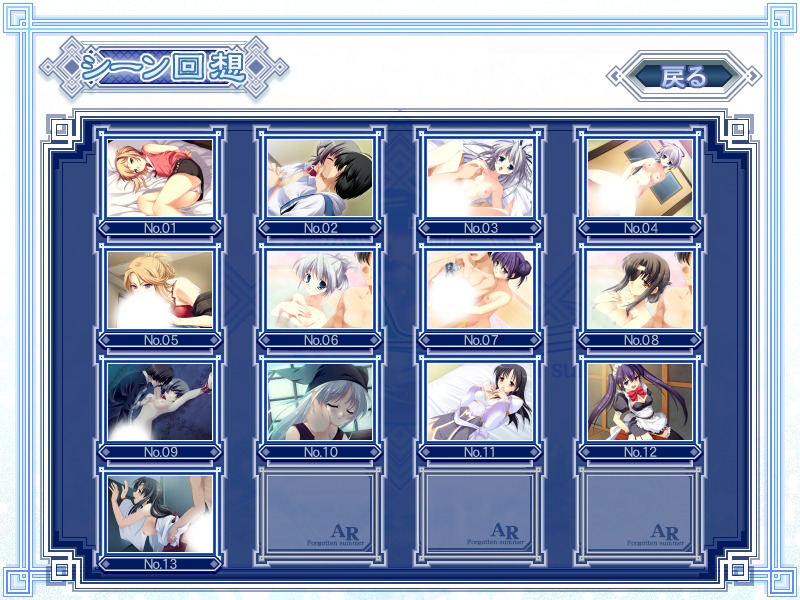This screenshot has height=600, width=800.
Task: View scene No.08 thumbnail
Action: tap(640, 290)
